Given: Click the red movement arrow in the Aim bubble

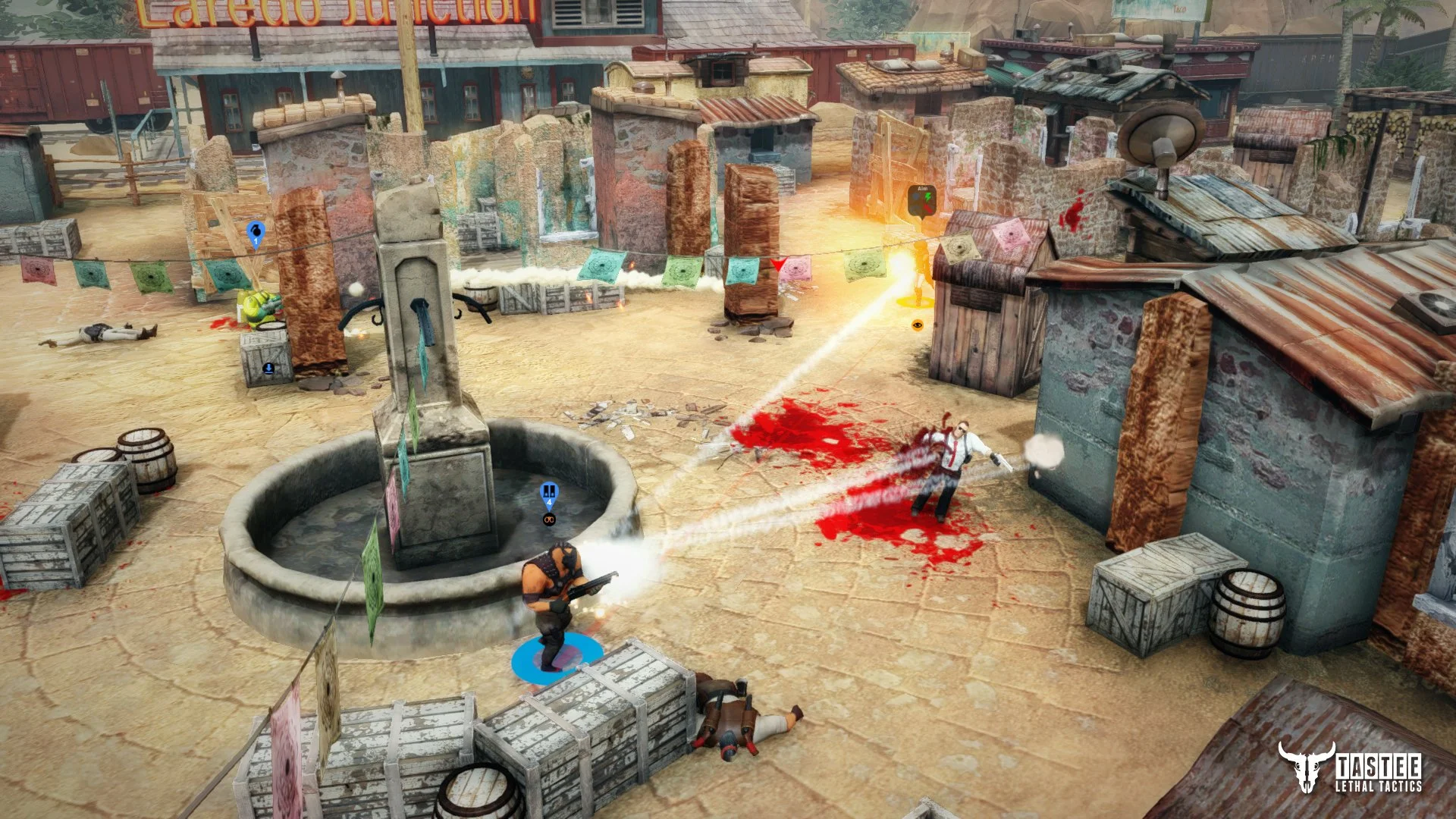Looking at the screenshot, I should (x=927, y=208).
